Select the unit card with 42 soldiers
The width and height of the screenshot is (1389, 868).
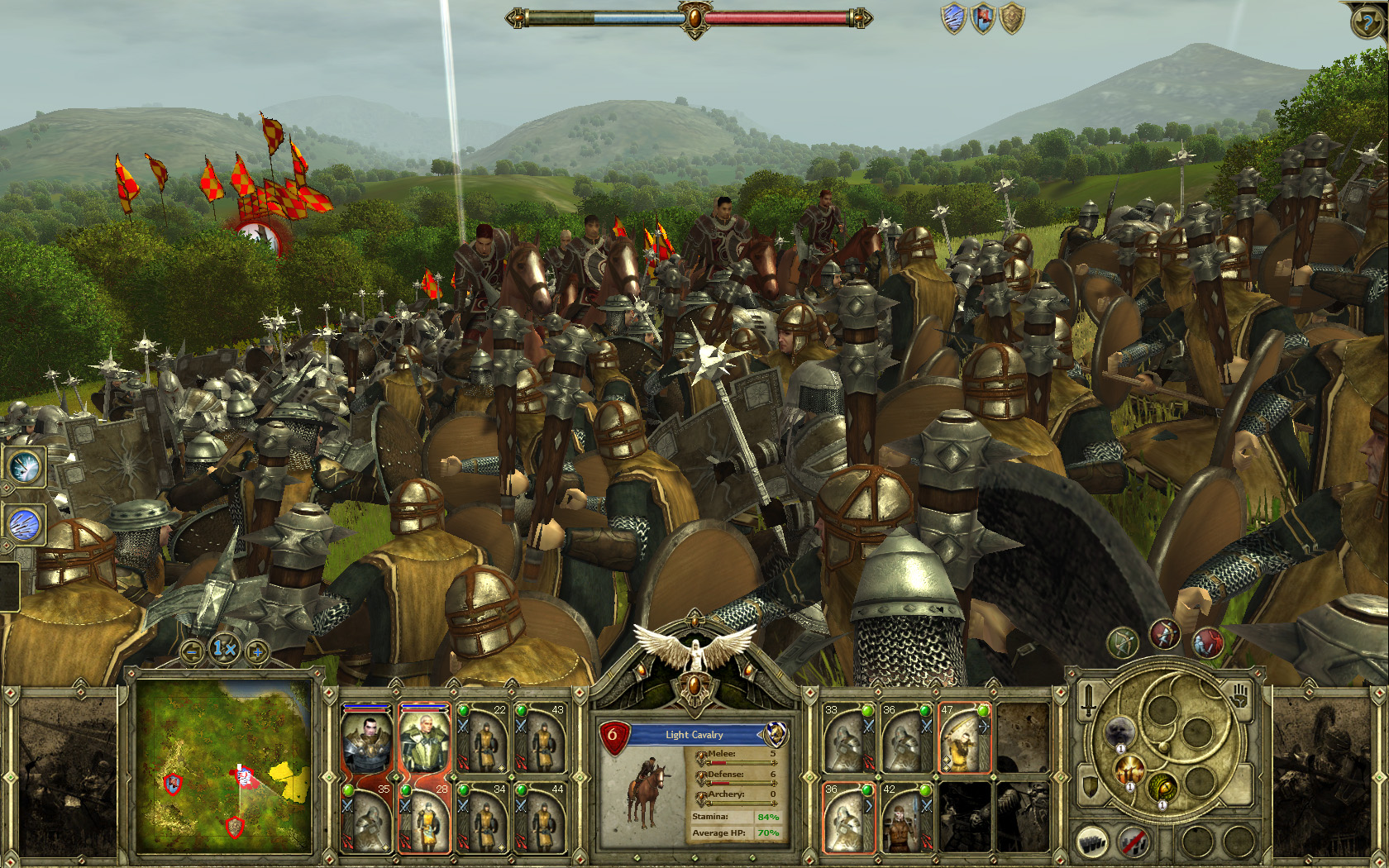click(906, 818)
